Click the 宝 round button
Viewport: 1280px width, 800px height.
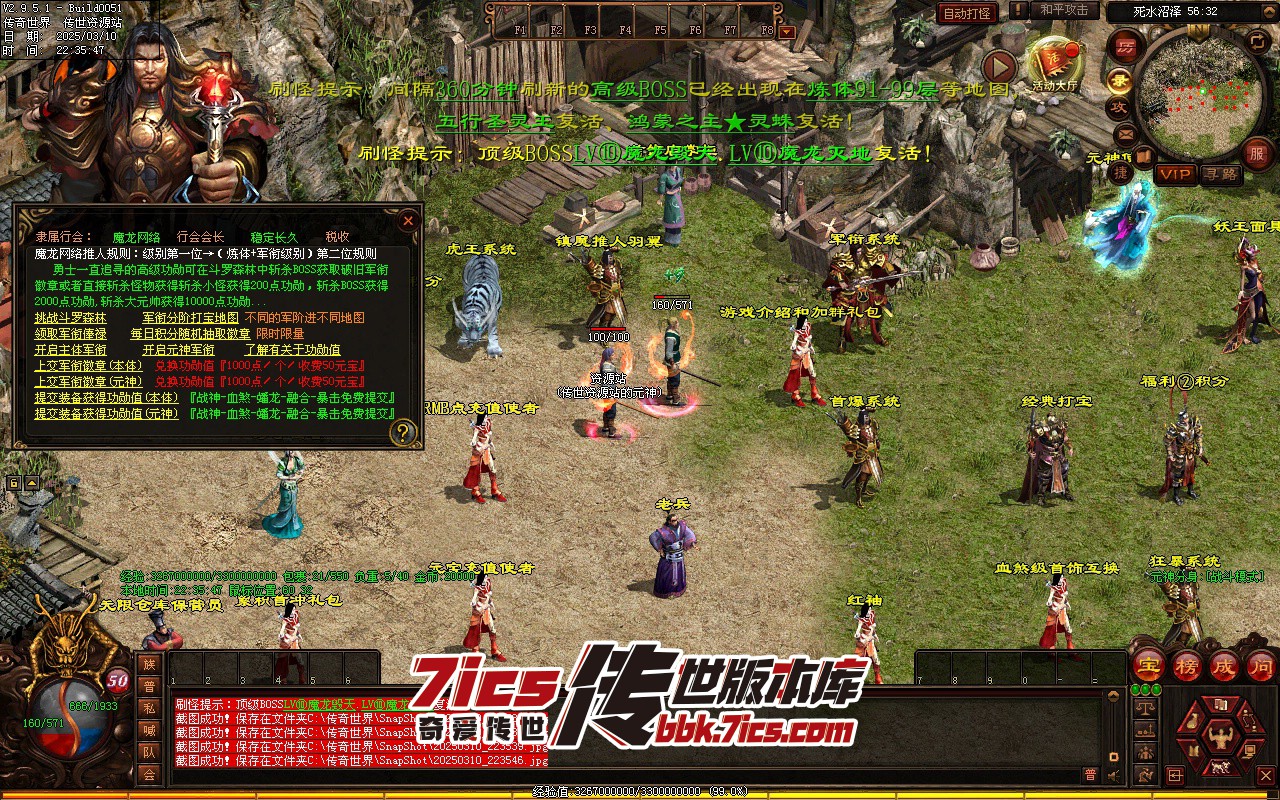1149,664
